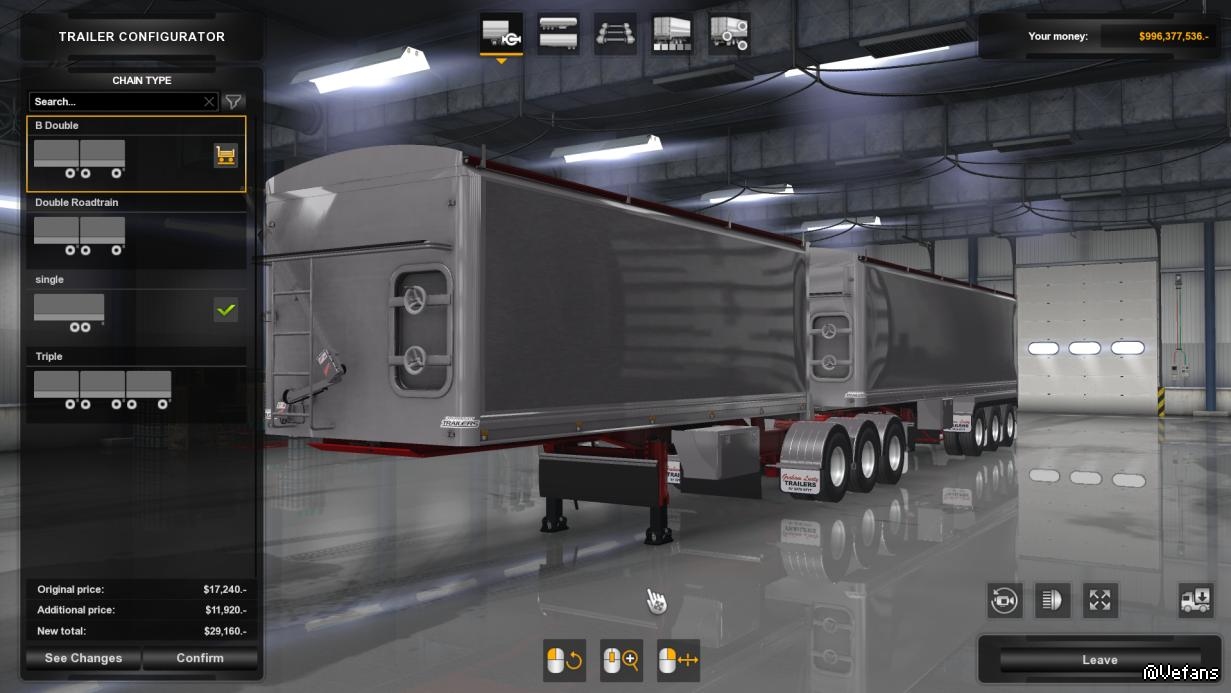1231x693 pixels.
Task: Activate the fullscreen view arrows icon
Action: (x=1100, y=600)
